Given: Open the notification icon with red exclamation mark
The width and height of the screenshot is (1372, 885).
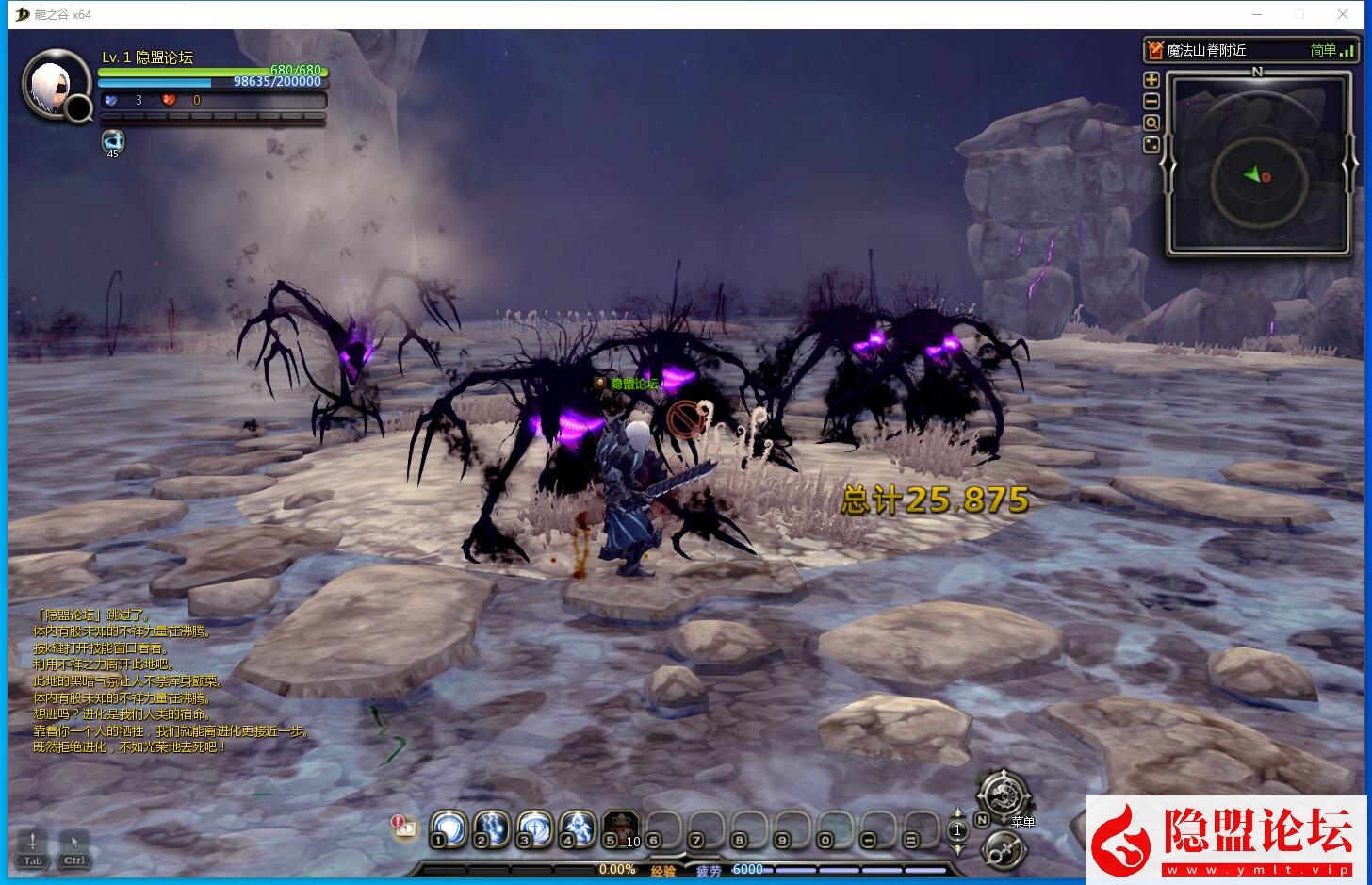Looking at the screenshot, I should click(404, 827).
